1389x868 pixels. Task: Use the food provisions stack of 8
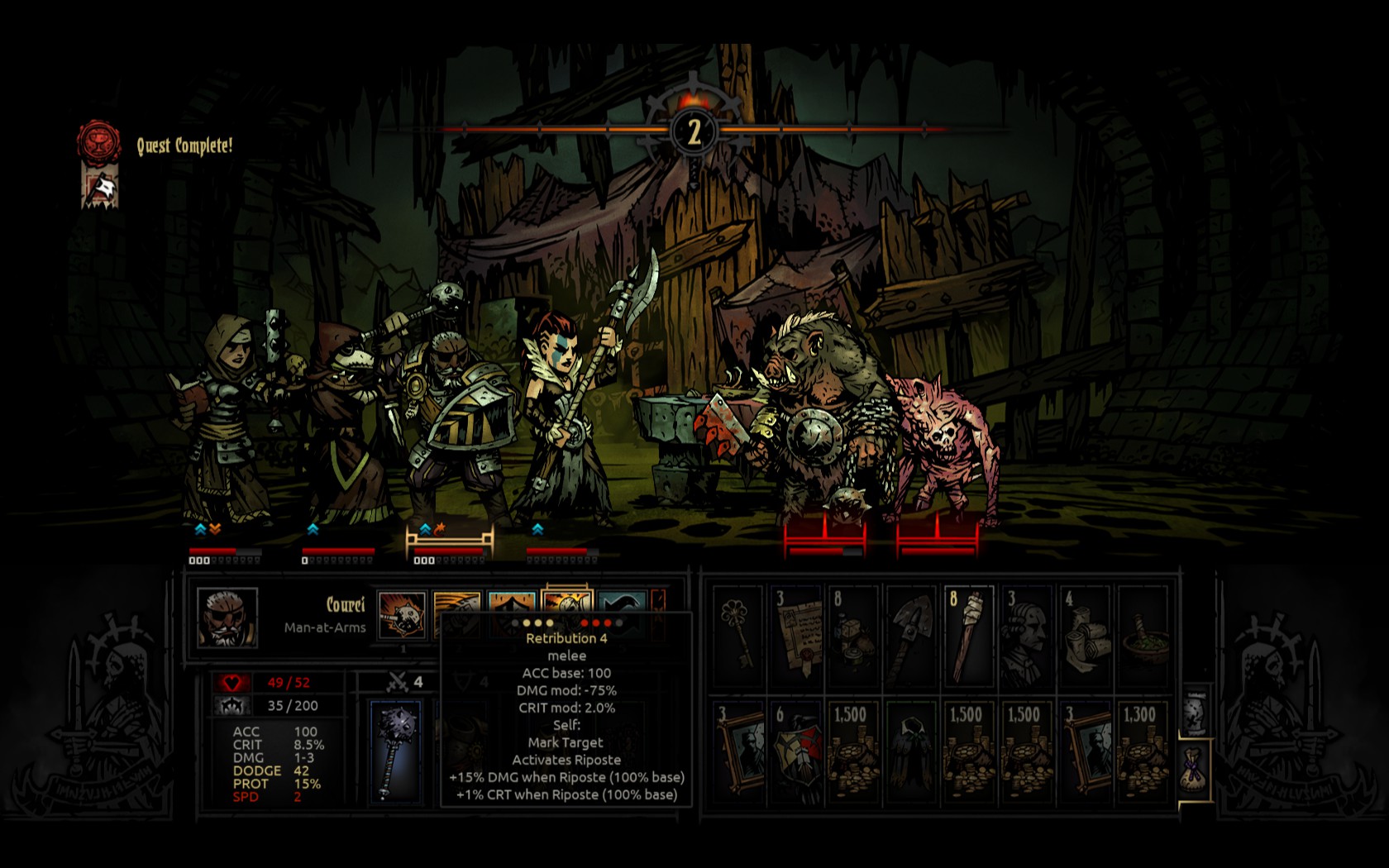tap(854, 635)
